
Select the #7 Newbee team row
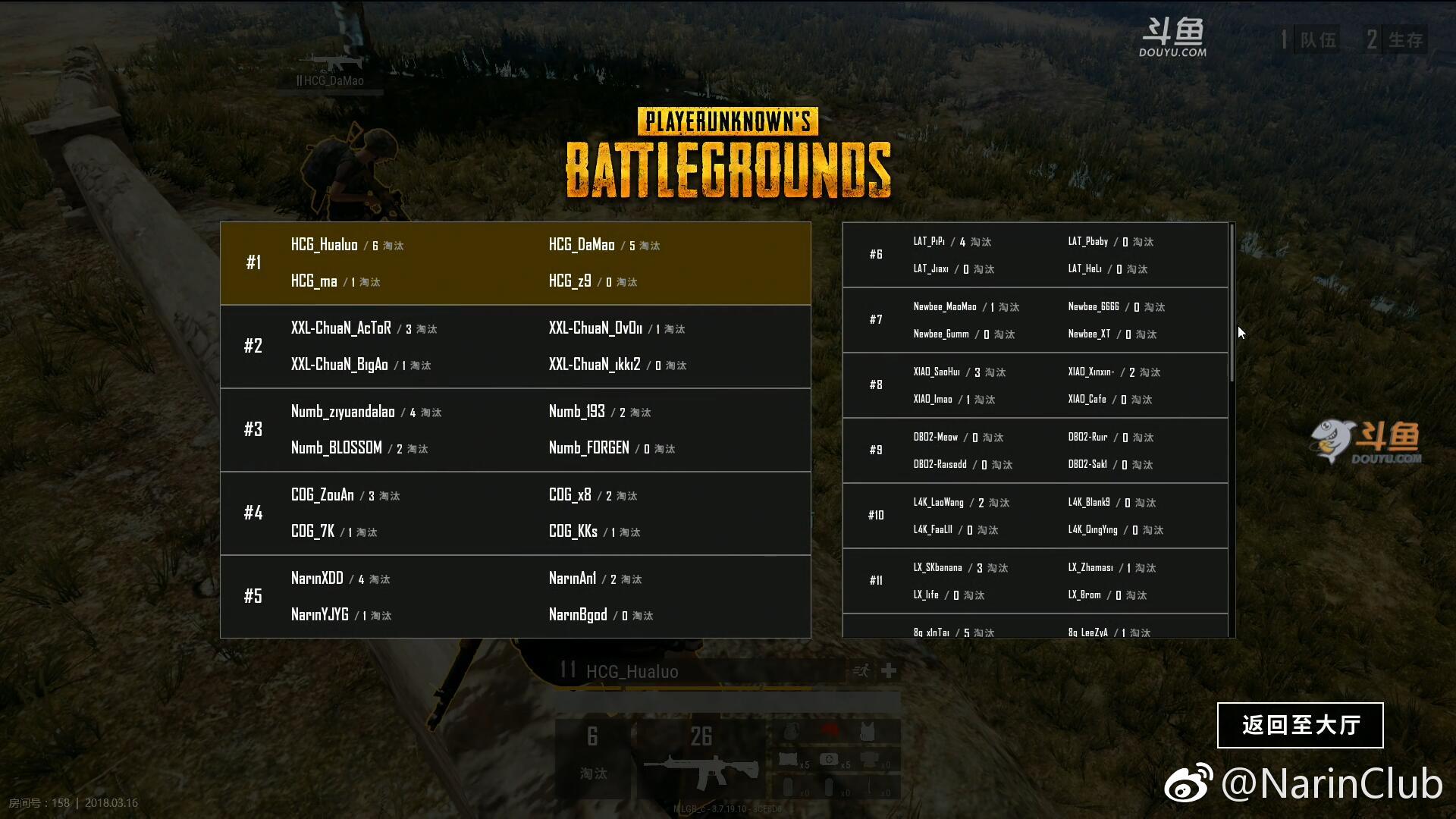point(1035,320)
